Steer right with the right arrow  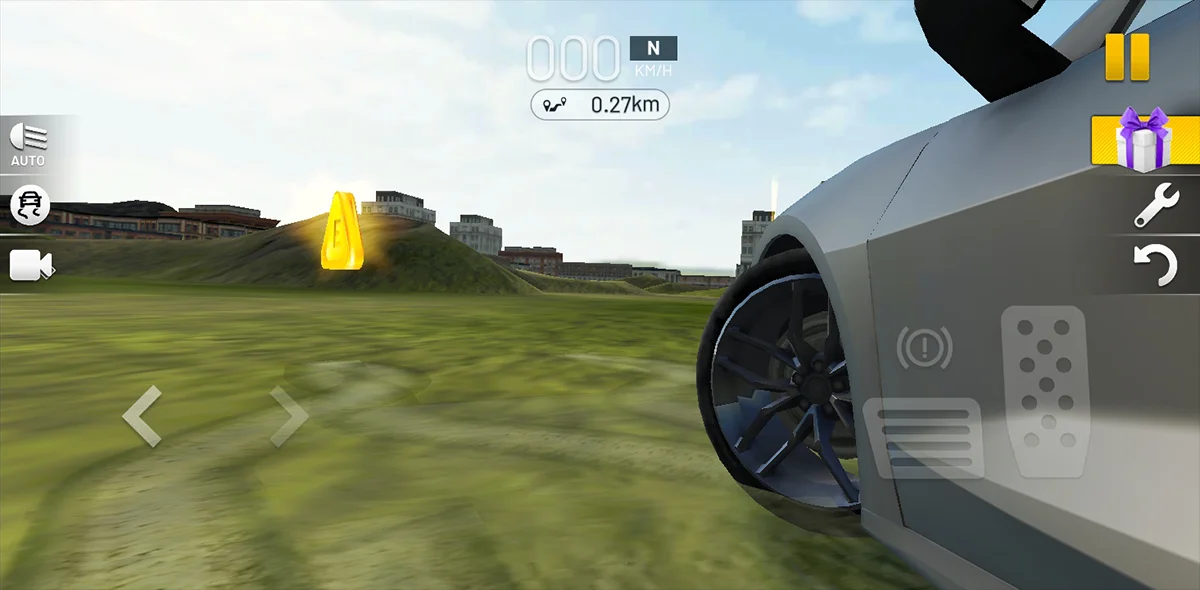(x=289, y=416)
